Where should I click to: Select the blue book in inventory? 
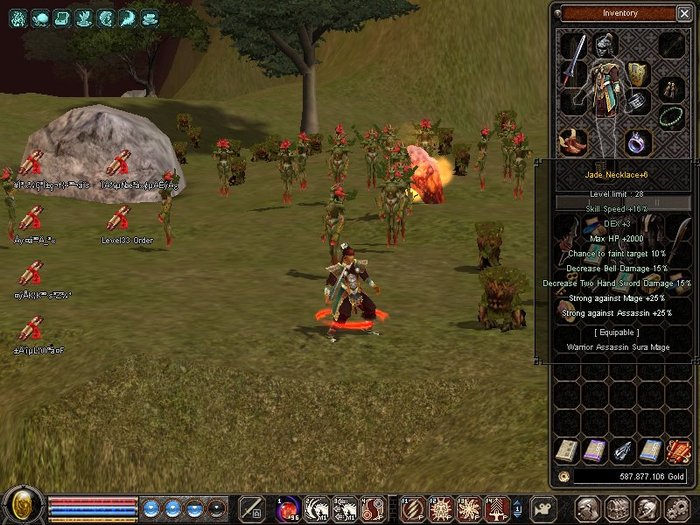tap(650, 451)
